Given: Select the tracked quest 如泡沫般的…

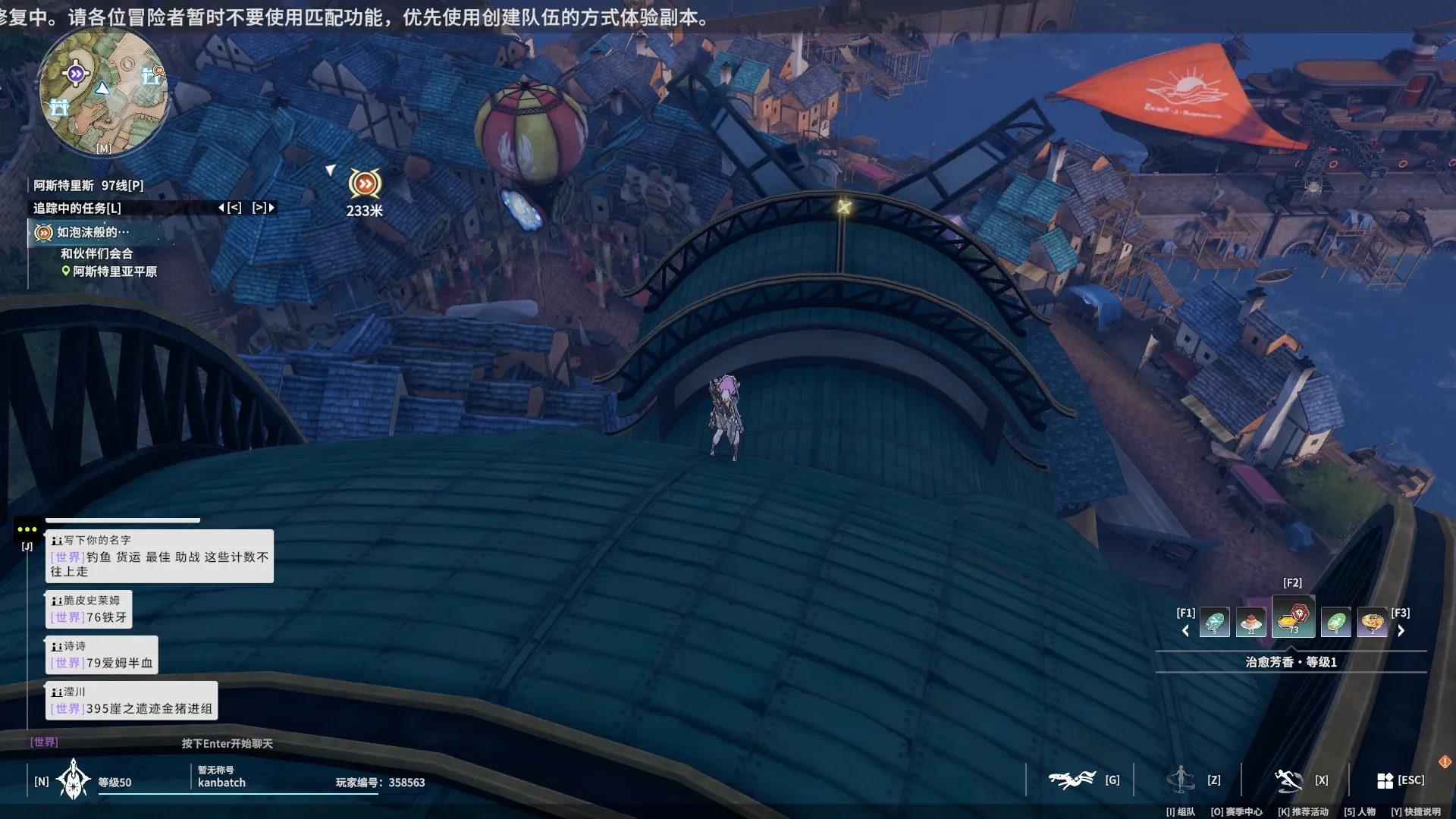Looking at the screenshot, I should click(93, 232).
